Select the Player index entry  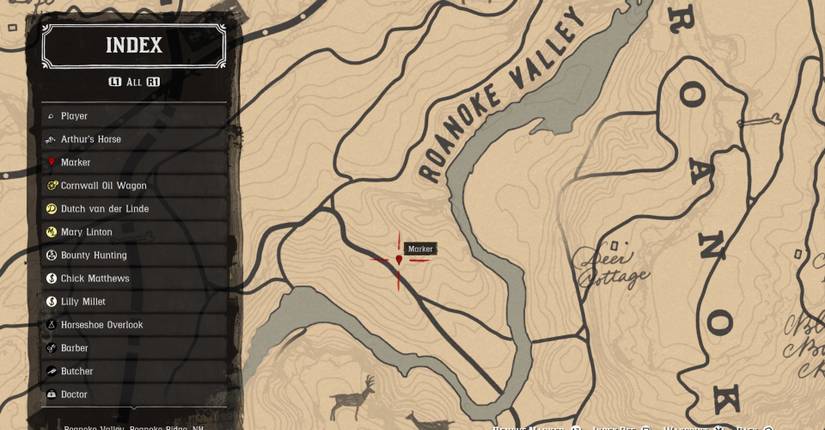point(134,116)
